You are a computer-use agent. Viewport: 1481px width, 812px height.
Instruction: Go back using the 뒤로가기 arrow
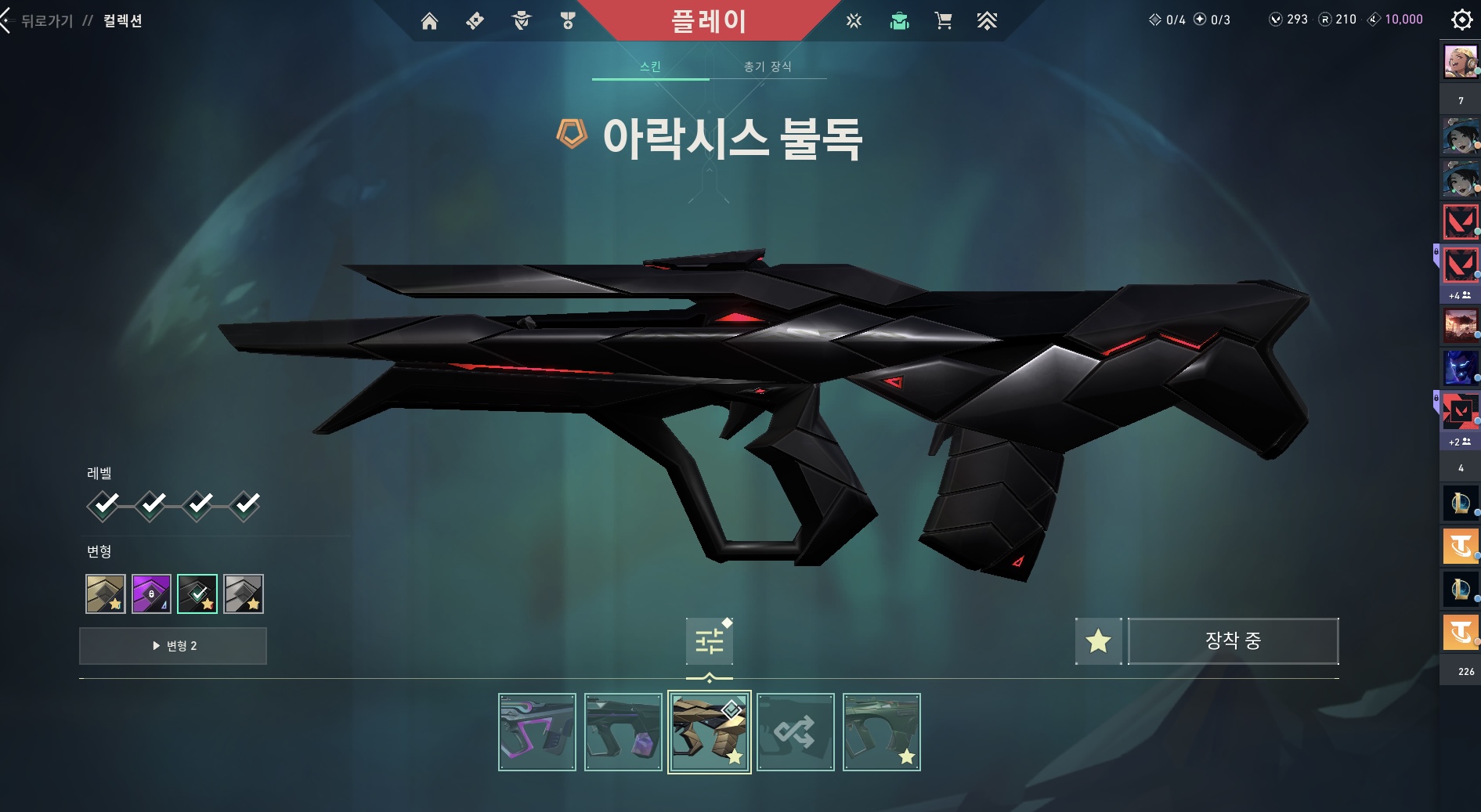[8, 21]
